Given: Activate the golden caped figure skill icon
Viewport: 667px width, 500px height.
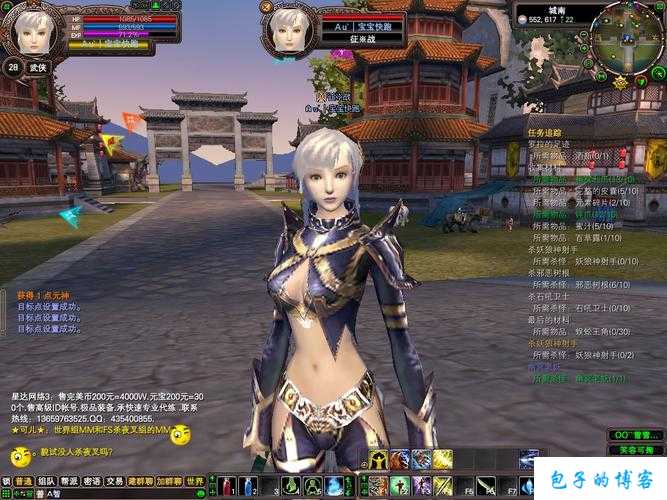Looking at the screenshot, I should click(378, 459).
